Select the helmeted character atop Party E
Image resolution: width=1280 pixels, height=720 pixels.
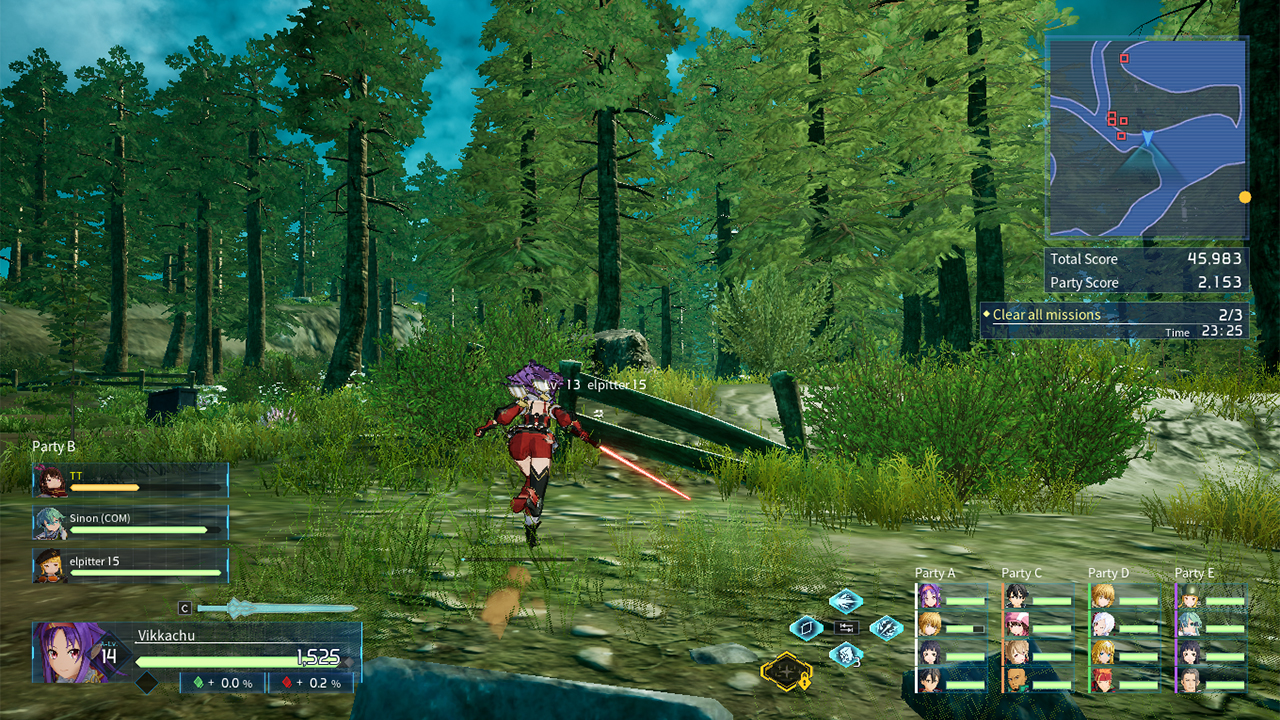pos(1190,598)
